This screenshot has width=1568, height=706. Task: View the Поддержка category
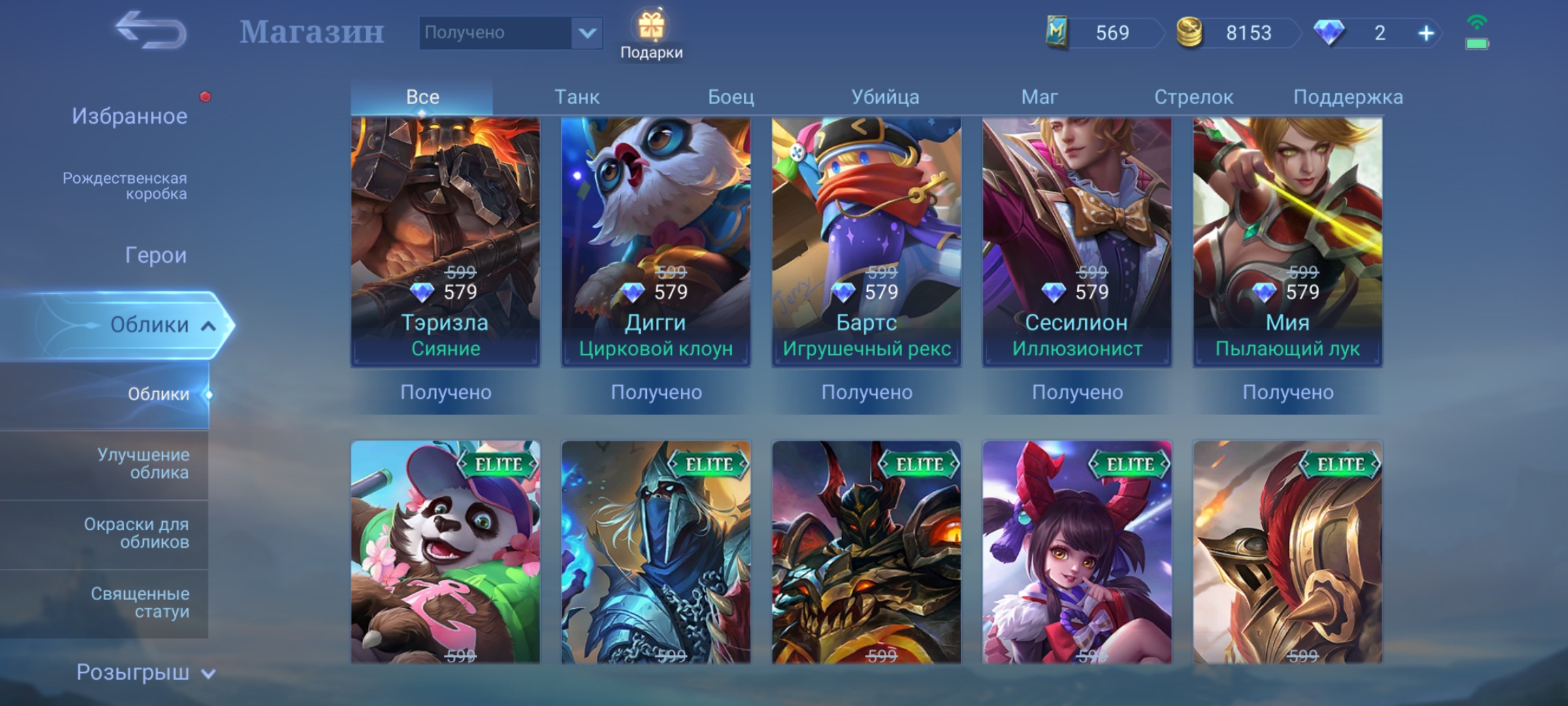pos(1348,97)
